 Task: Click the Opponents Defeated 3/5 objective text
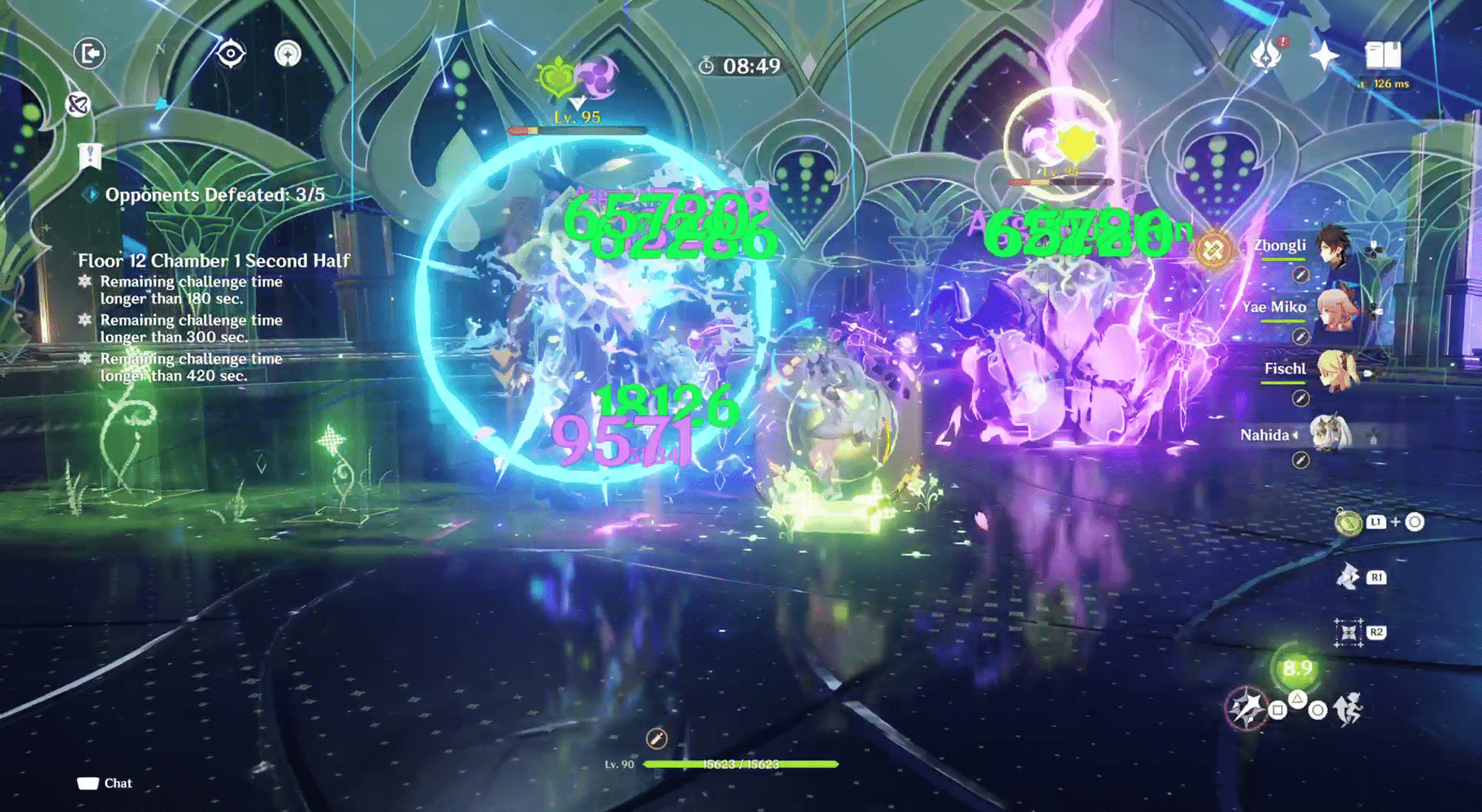point(217,195)
